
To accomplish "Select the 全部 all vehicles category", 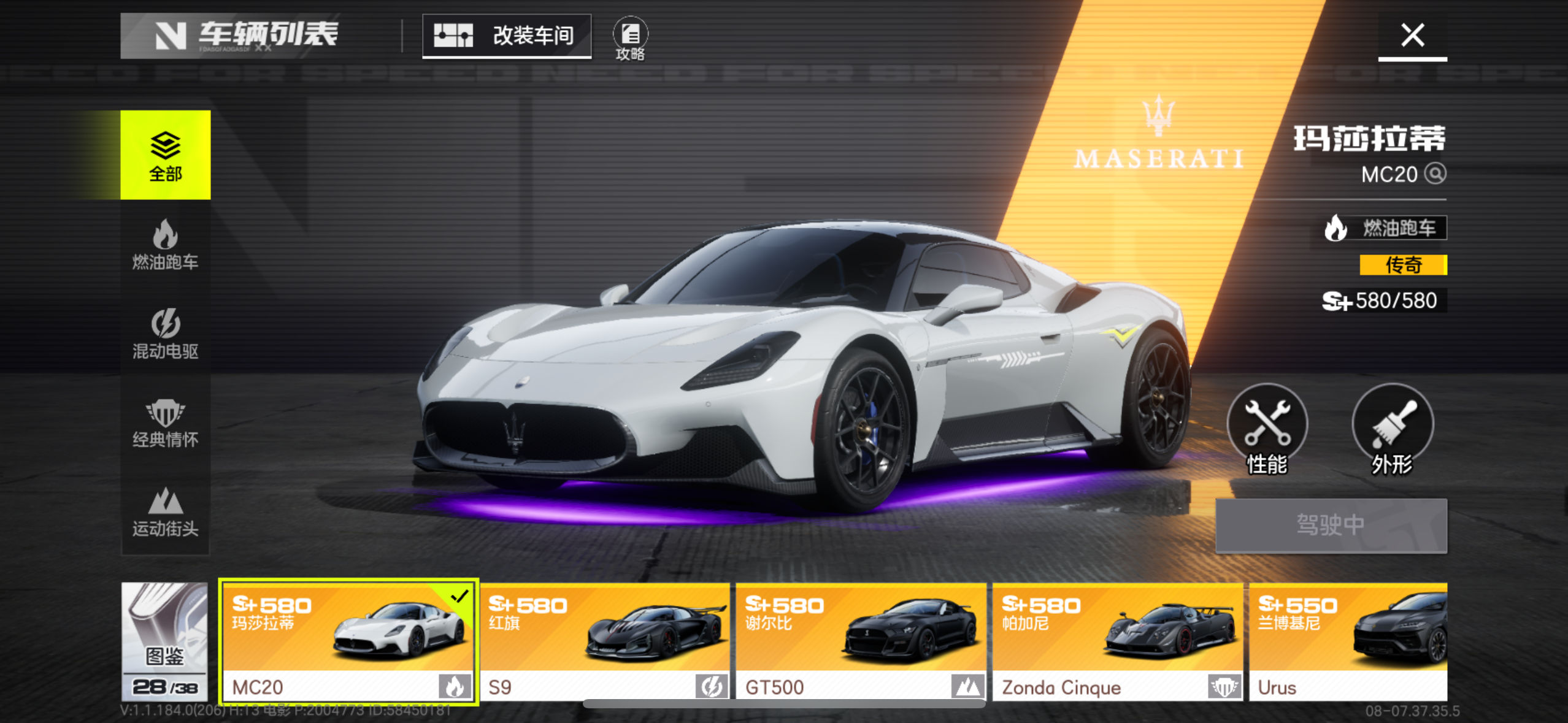I will pyautogui.click(x=165, y=155).
